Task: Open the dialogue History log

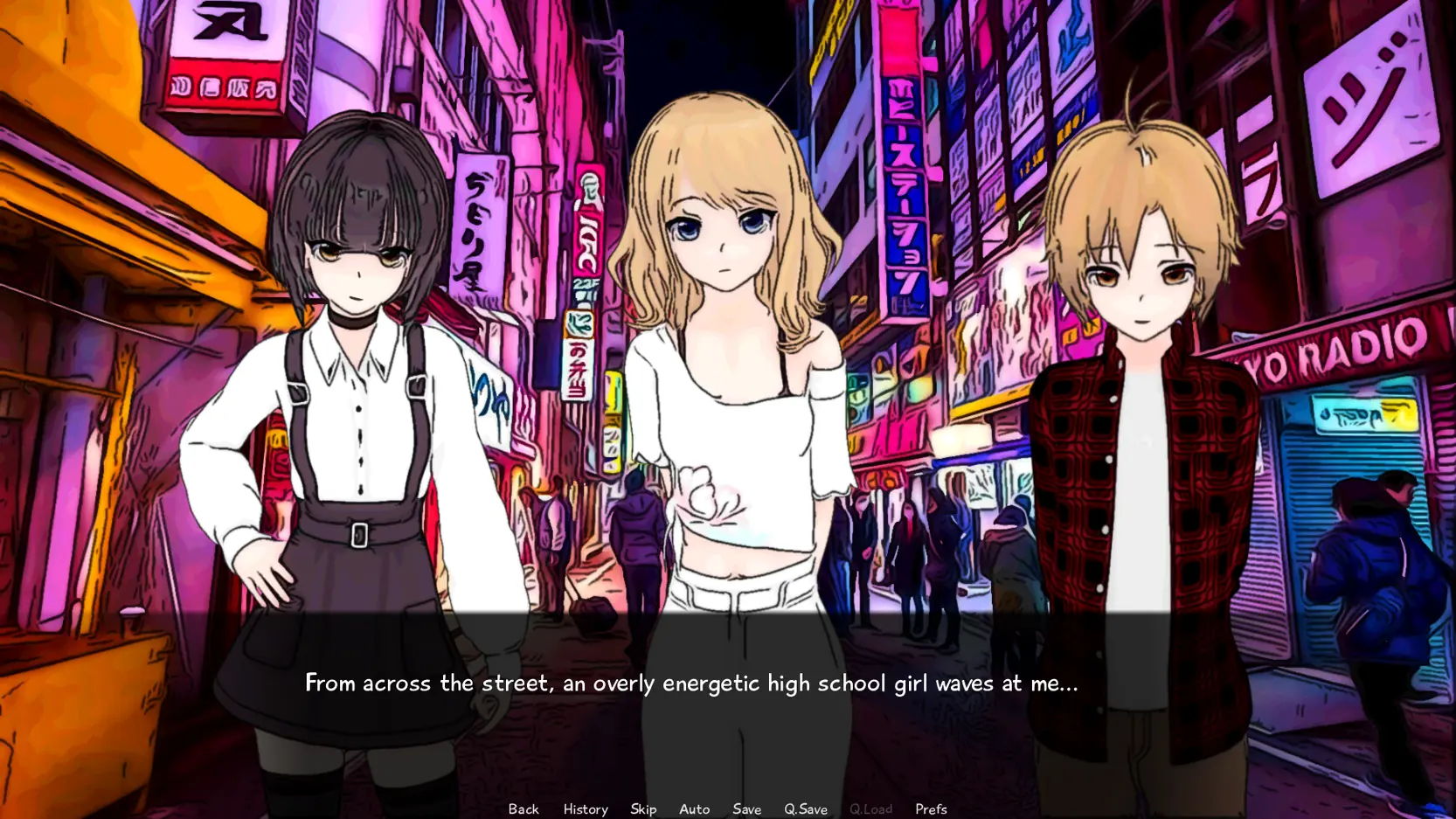Action: click(586, 809)
